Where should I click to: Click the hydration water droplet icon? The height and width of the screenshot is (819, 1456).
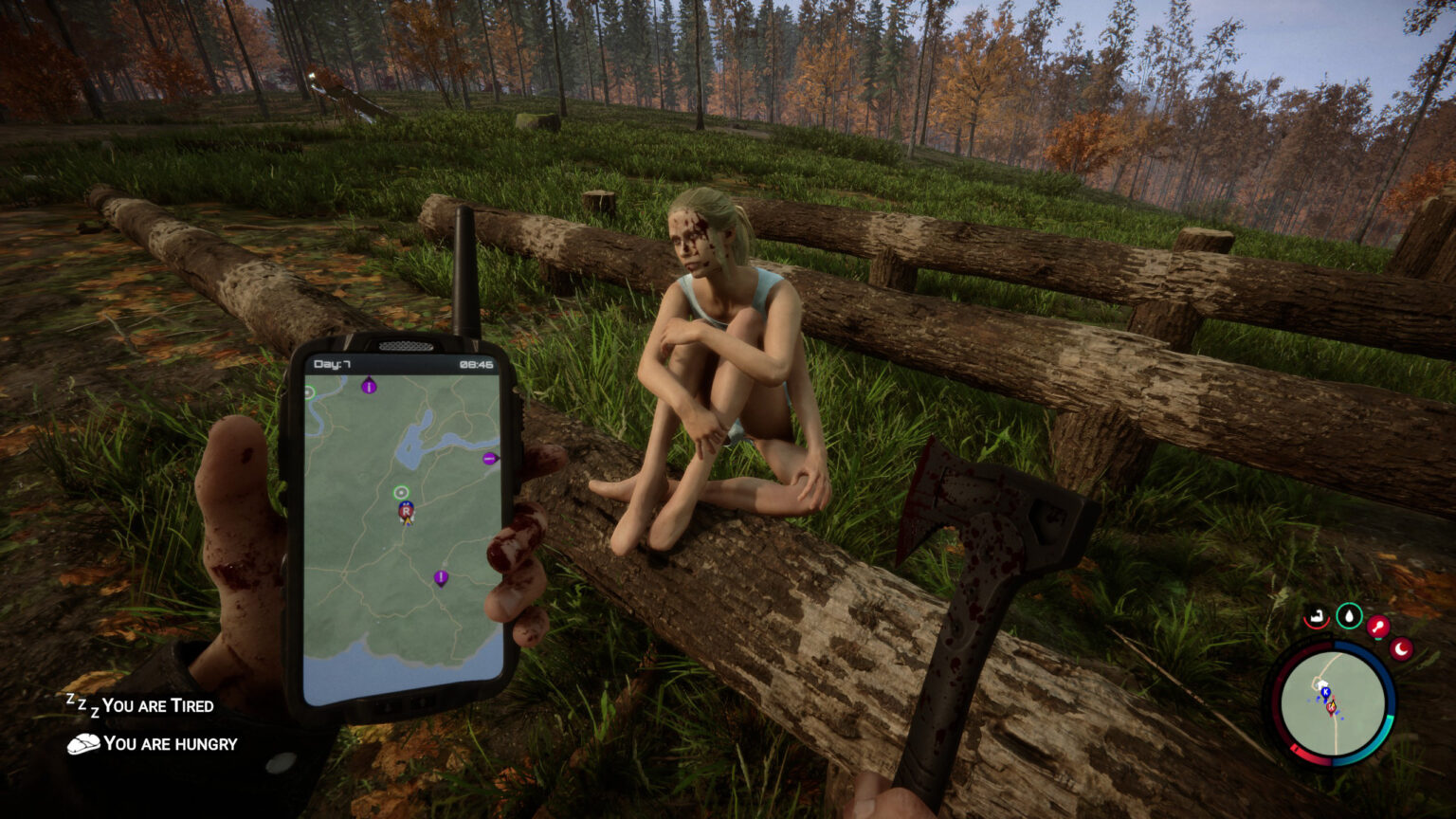pos(1349,615)
